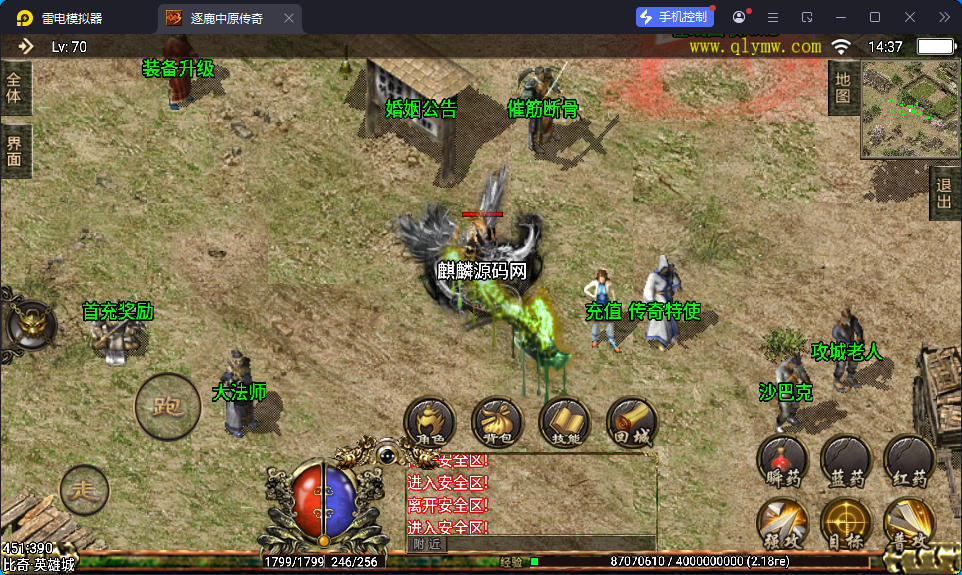Activate the 强攻 power attack
962x575 pixels.
click(782, 524)
